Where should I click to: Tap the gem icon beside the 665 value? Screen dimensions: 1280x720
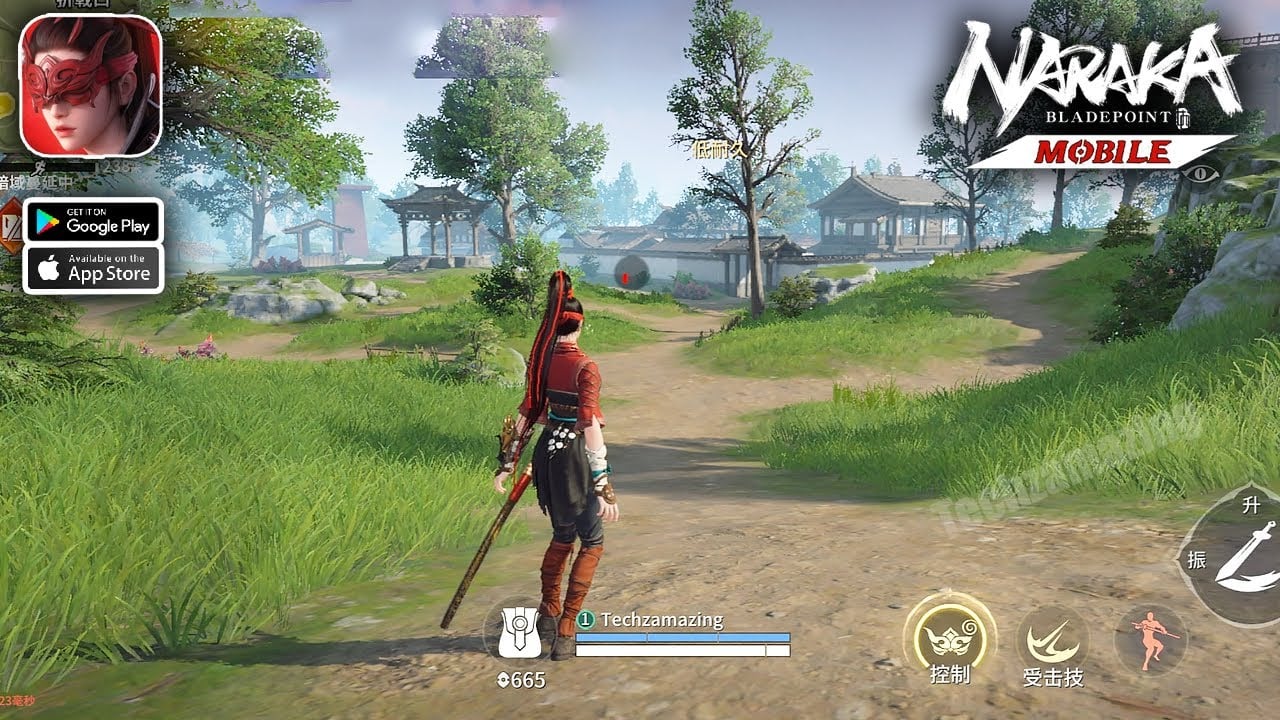[x=504, y=679]
